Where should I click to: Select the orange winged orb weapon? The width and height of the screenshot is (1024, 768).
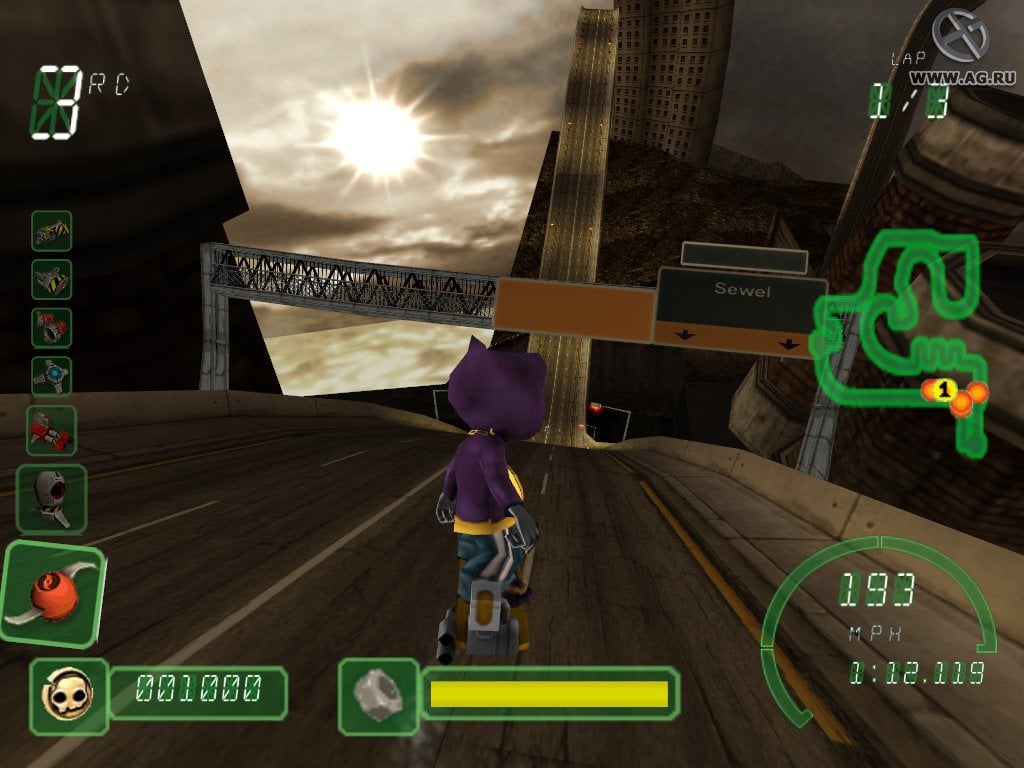coord(52,594)
